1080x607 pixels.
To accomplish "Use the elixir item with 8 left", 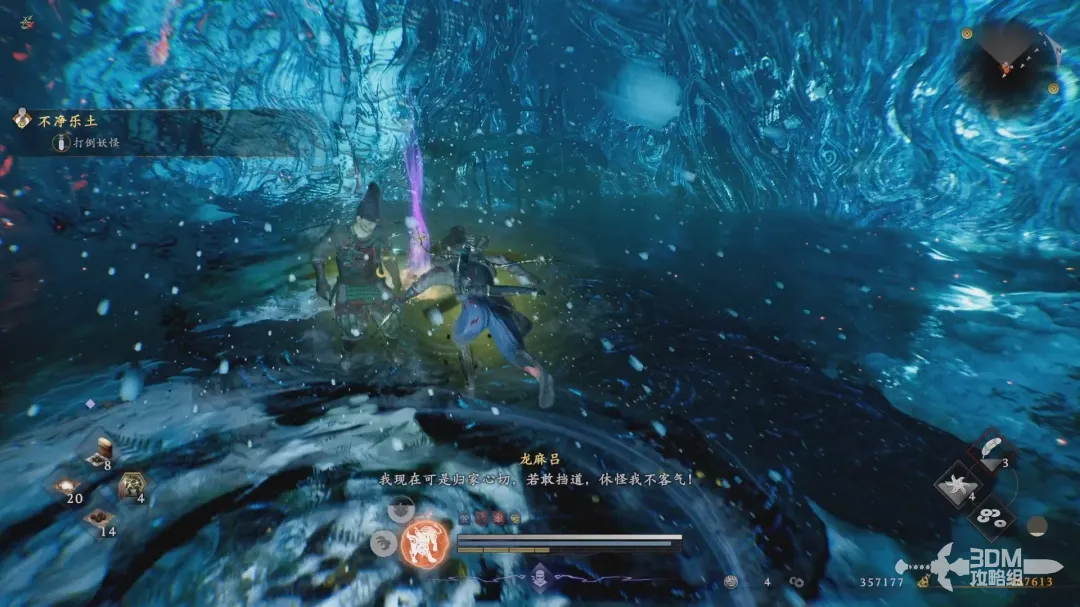I will (x=104, y=451).
